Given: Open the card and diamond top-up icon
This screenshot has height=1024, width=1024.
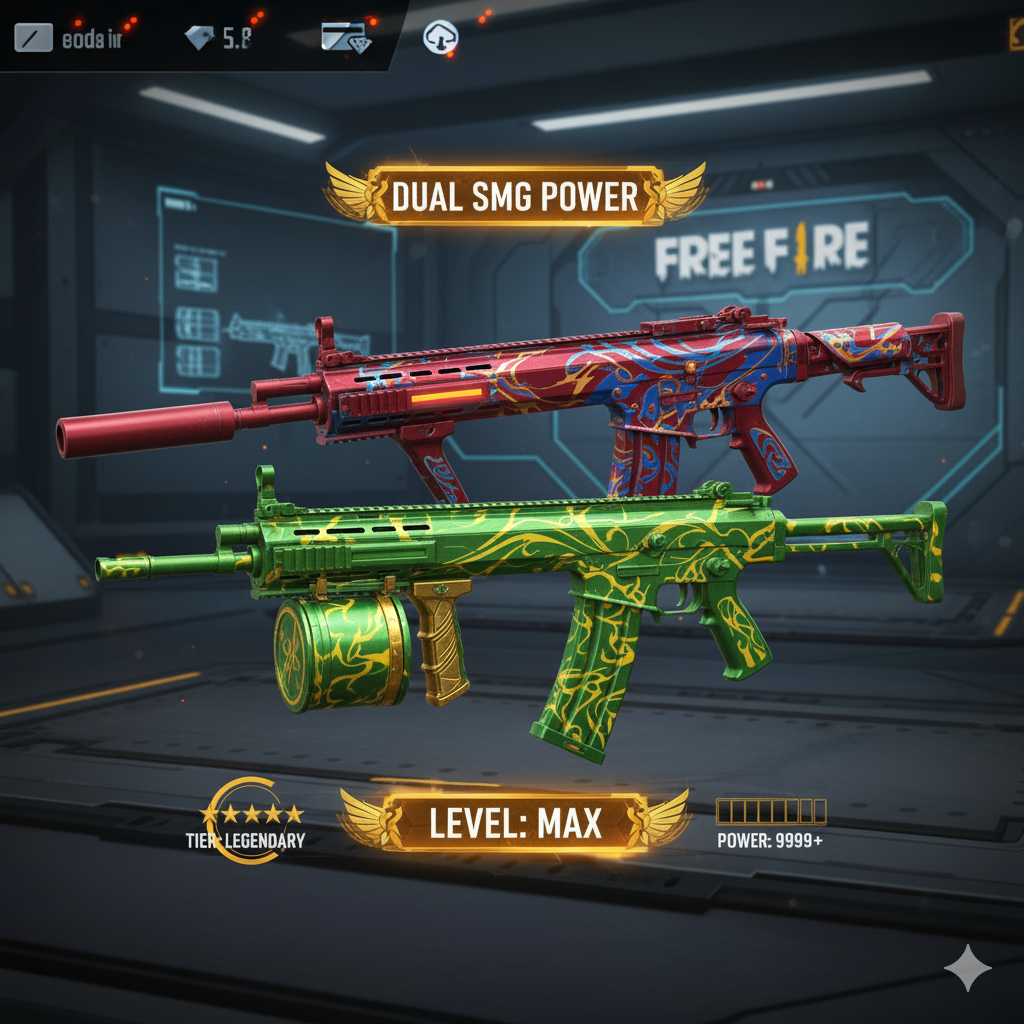Looking at the screenshot, I should [x=346, y=38].
